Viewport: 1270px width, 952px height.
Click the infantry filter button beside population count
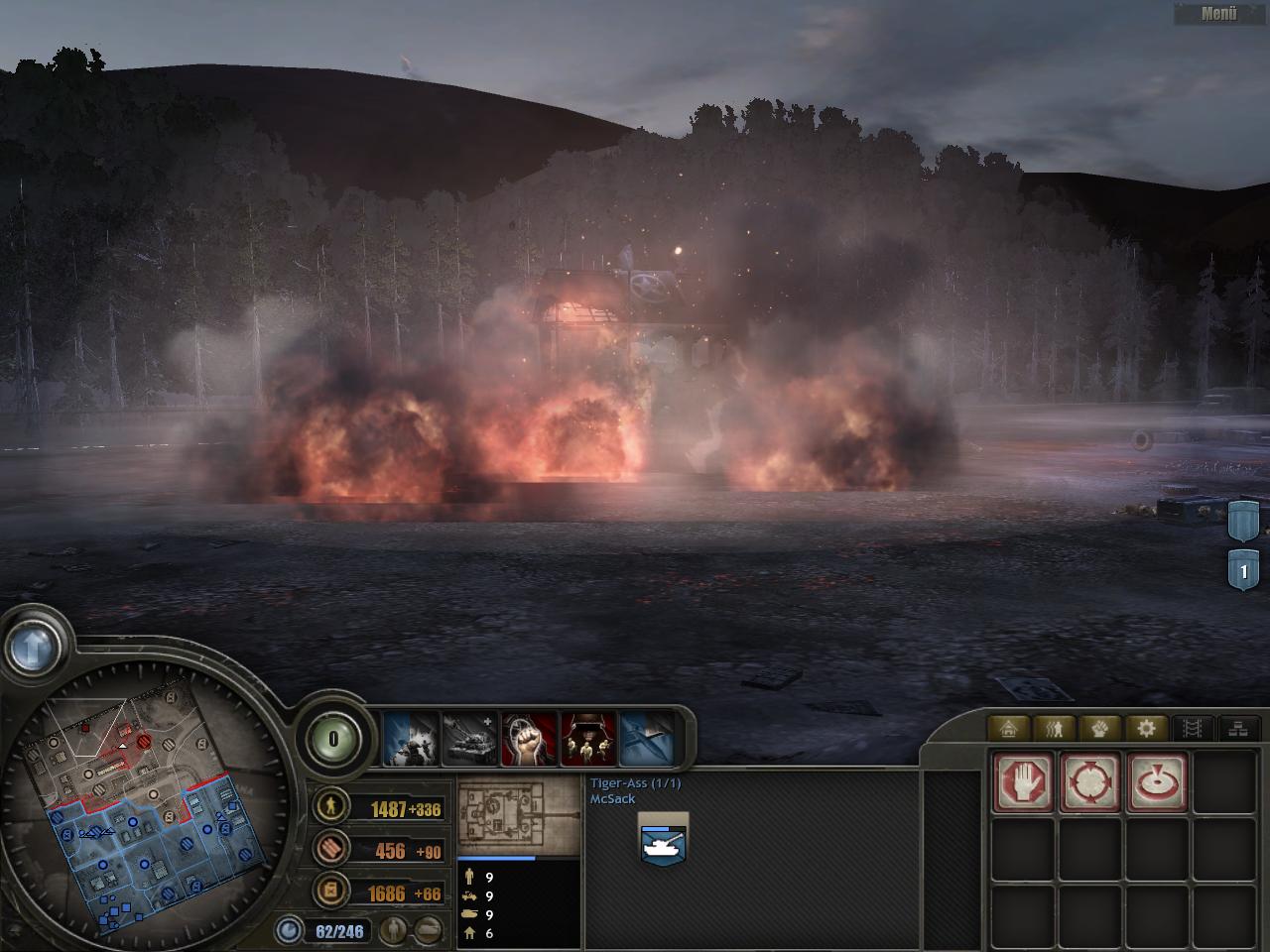coord(395,930)
